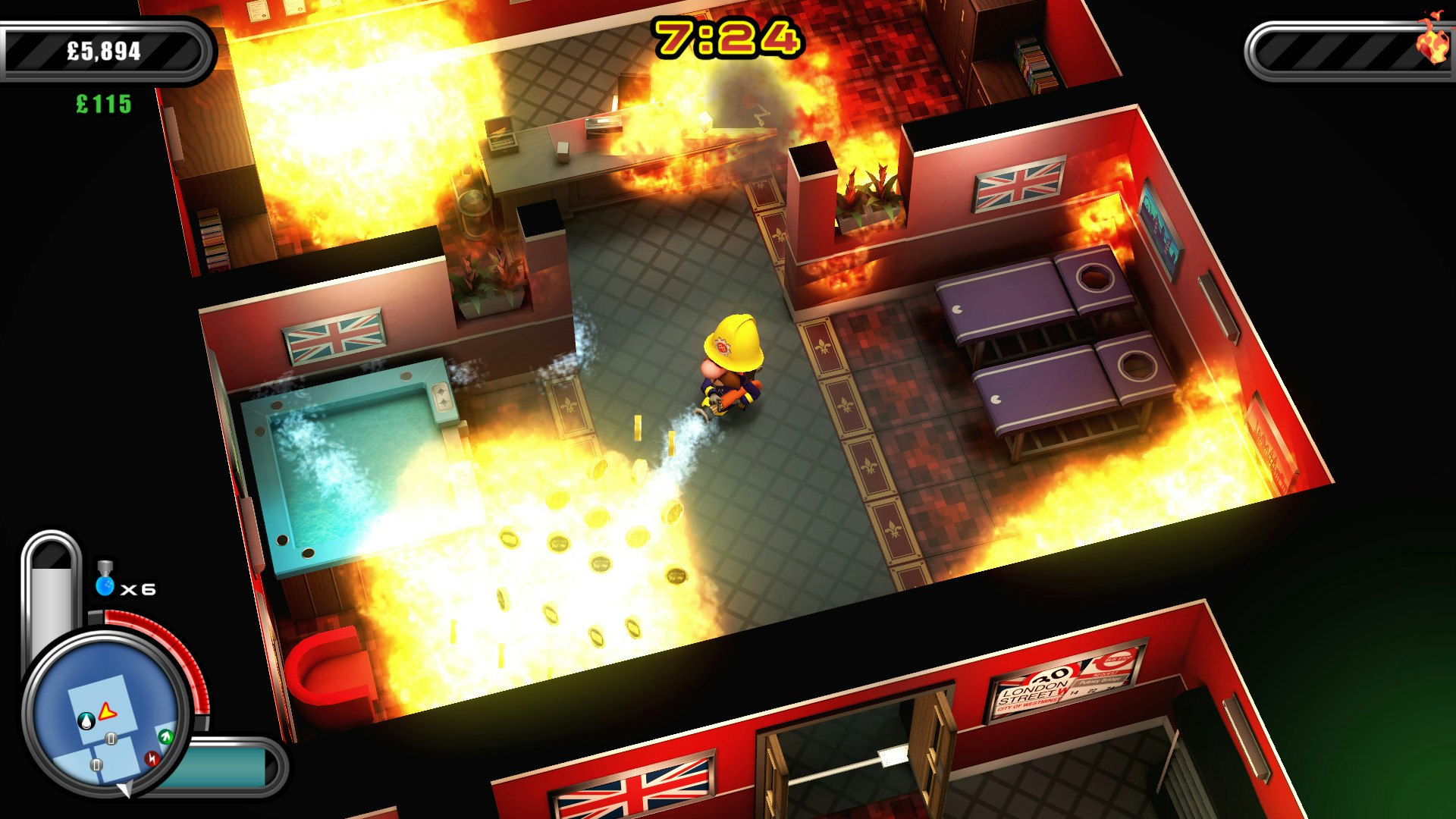Image resolution: width=1456 pixels, height=819 pixels.
Task: Select the green arrow exit marker on minimap
Action: tap(165, 737)
